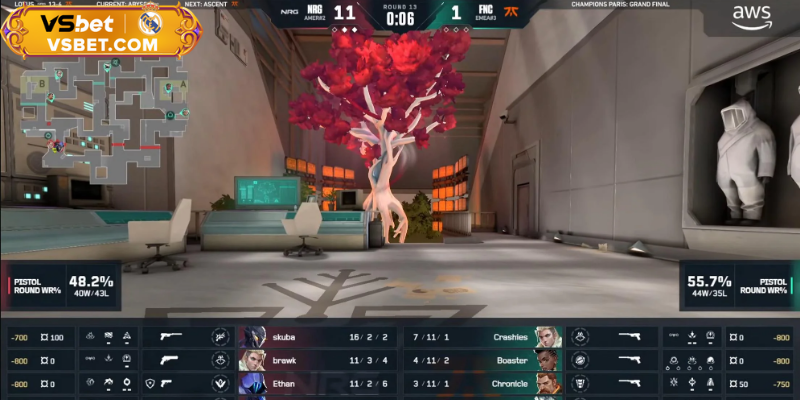Click Crashies' agent portrait
800x400 pixels.
click(546, 338)
